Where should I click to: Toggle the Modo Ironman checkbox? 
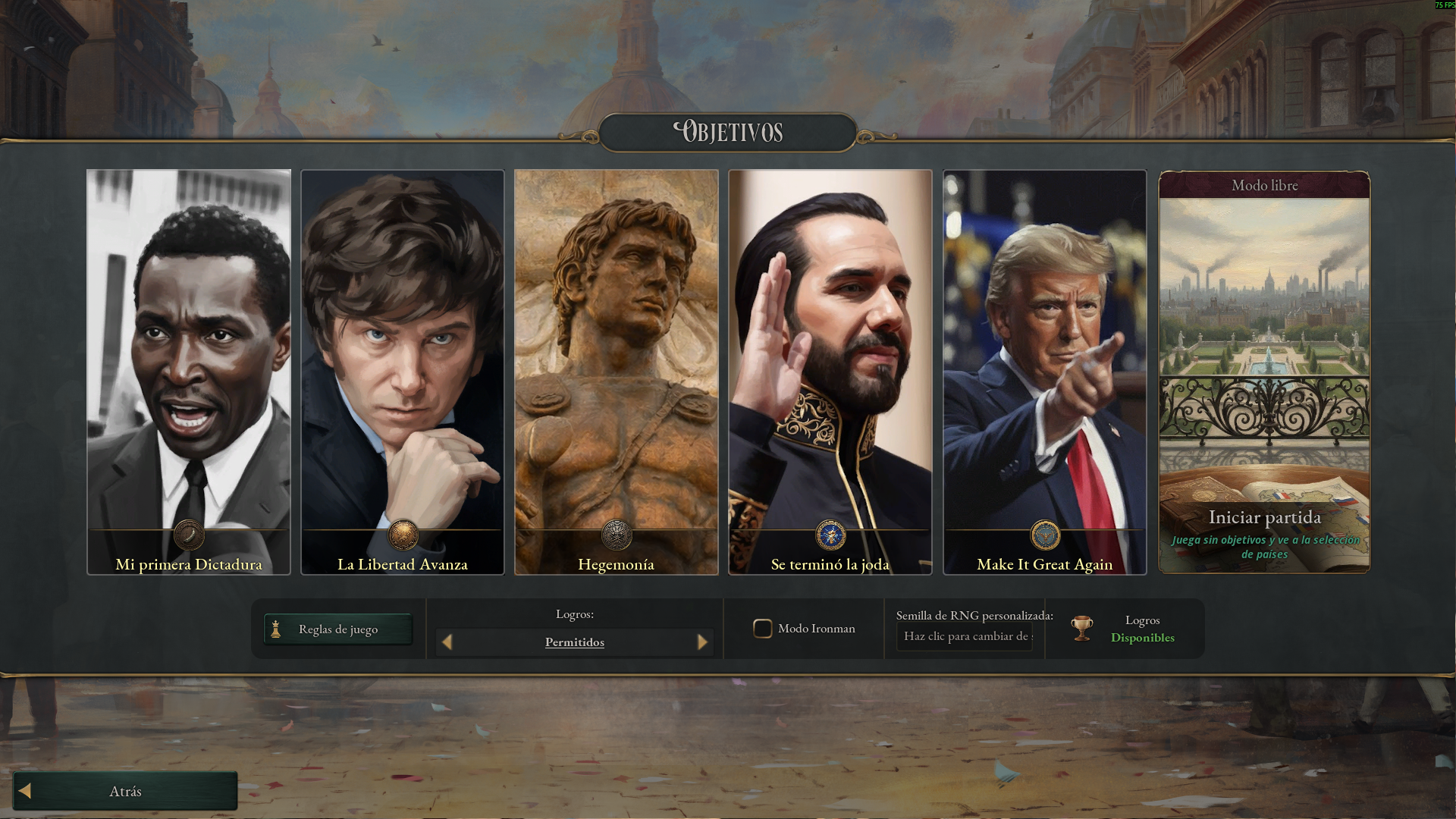[762, 629]
